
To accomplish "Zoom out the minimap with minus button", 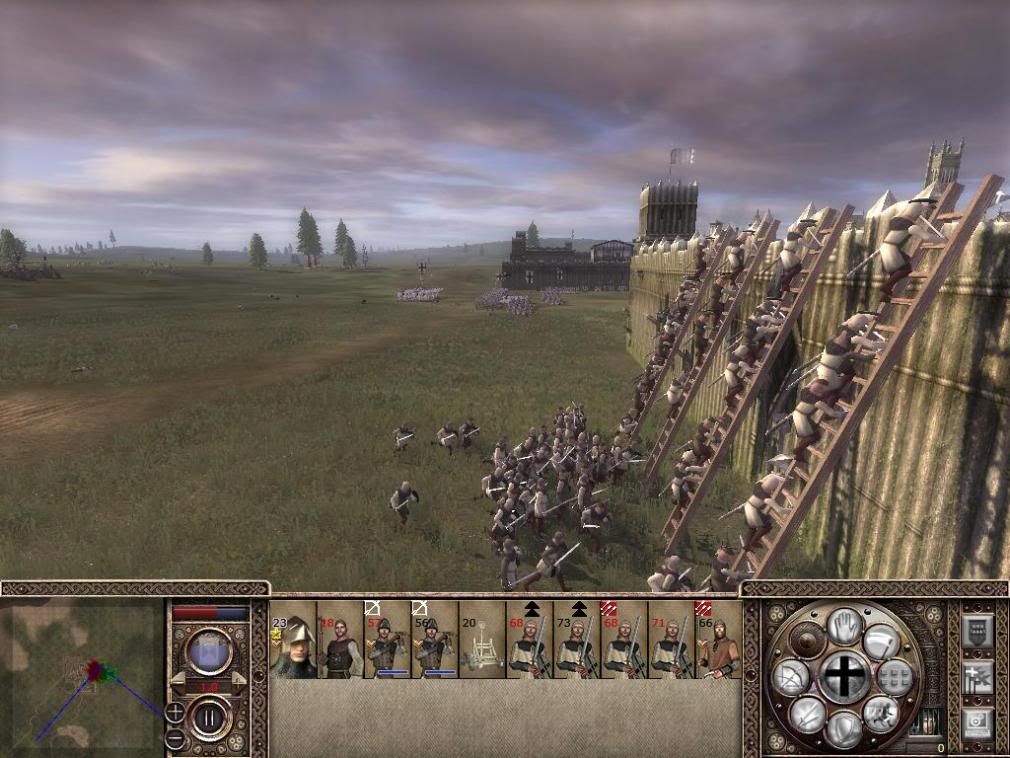I will (x=174, y=738).
